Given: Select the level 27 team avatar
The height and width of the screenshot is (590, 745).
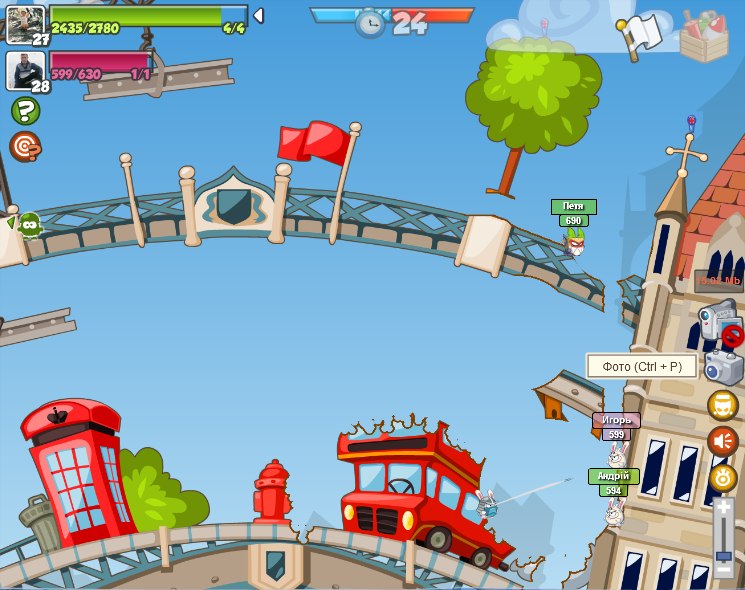Looking at the screenshot, I should tap(25, 23).
